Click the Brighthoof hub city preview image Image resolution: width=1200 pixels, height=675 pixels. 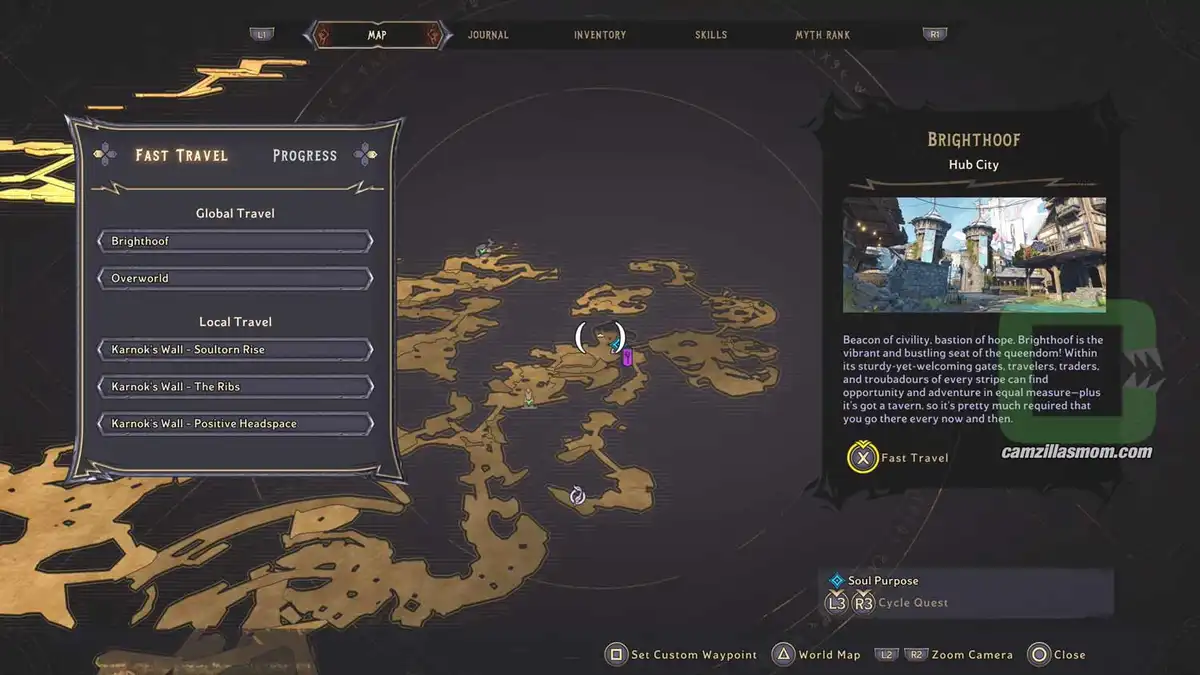coord(974,254)
